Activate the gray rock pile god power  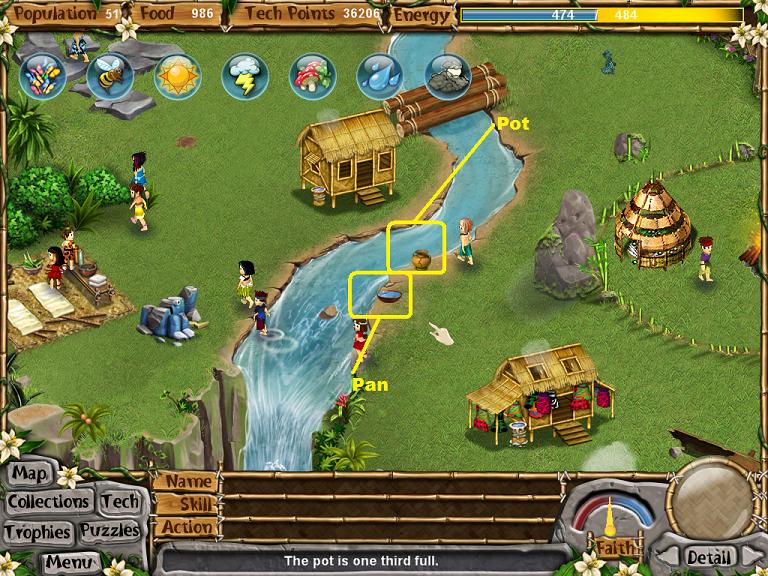click(447, 75)
